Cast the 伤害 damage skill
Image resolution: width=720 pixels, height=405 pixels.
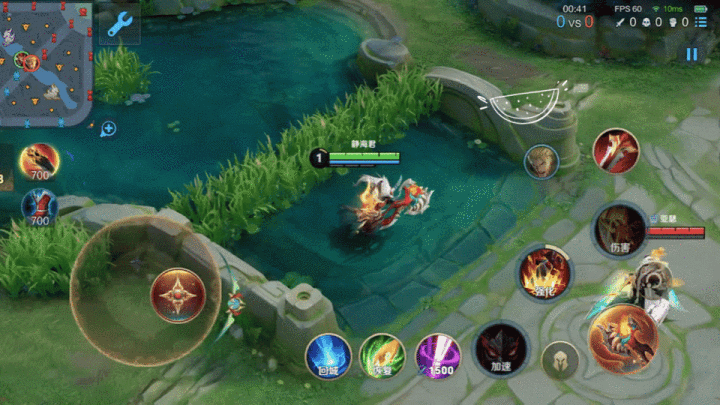coord(620,229)
